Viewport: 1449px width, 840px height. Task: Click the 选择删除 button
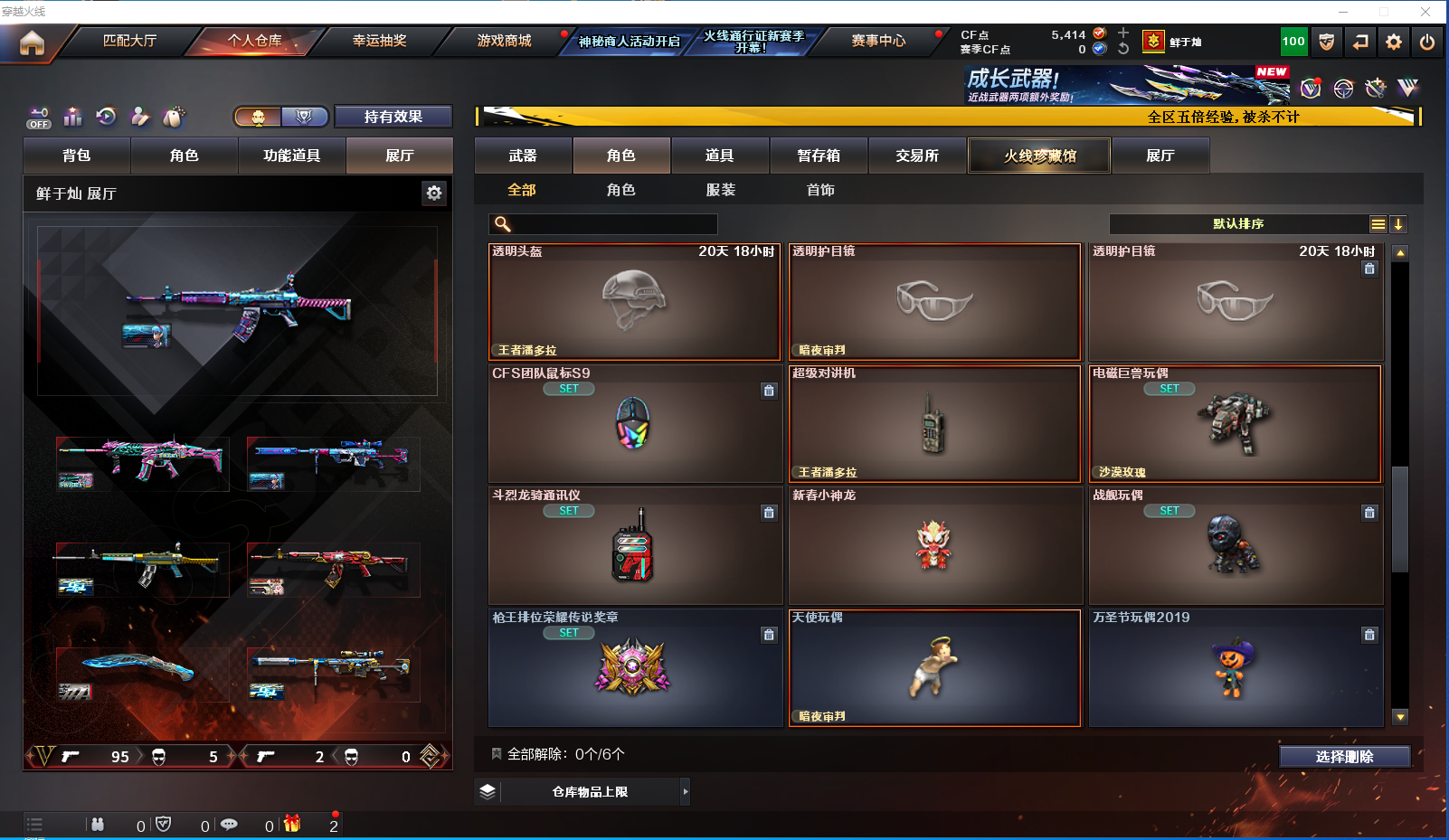coord(1344,757)
